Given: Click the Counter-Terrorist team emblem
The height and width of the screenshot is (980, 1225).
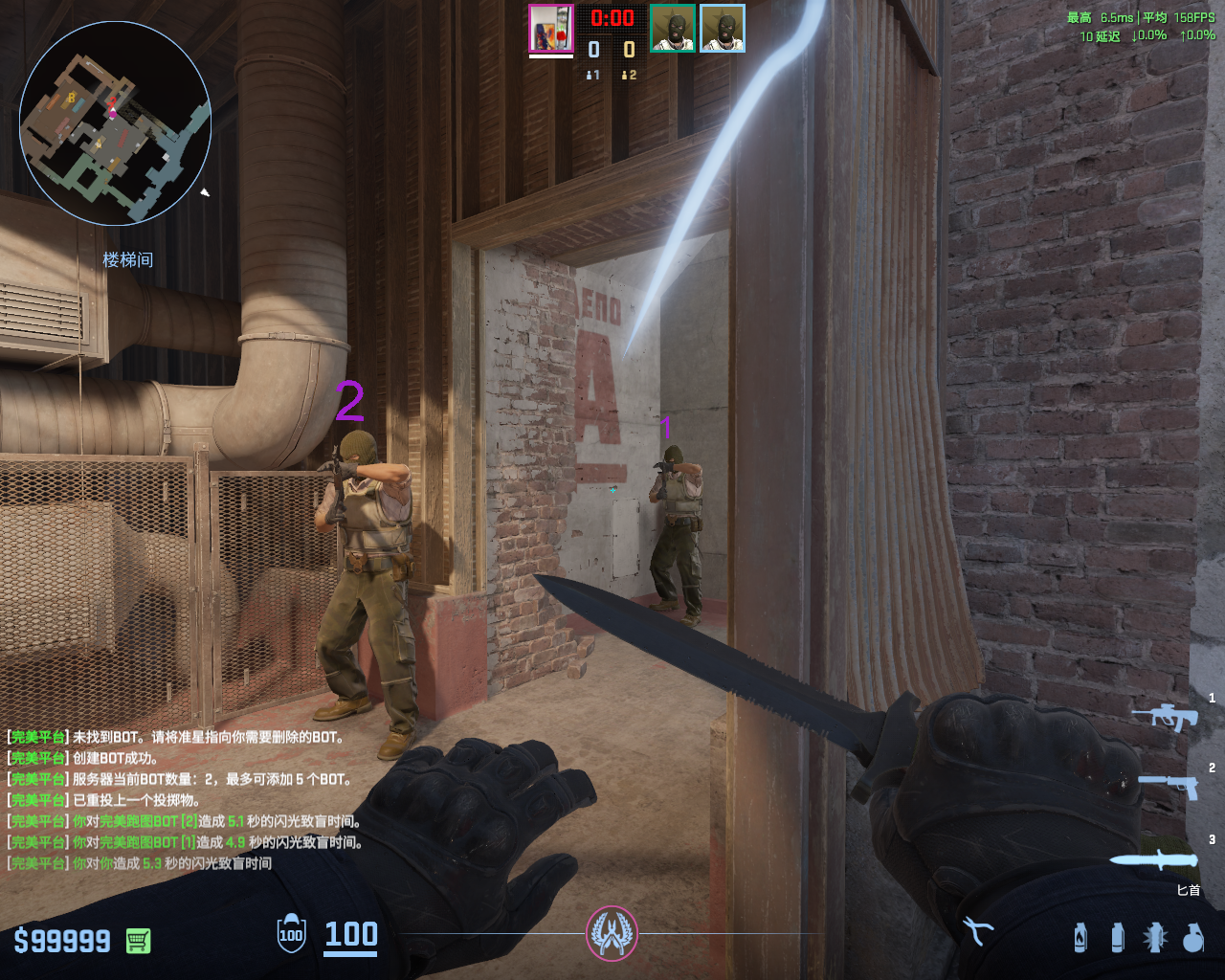Looking at the screenshot, I should tap(612, 933).
